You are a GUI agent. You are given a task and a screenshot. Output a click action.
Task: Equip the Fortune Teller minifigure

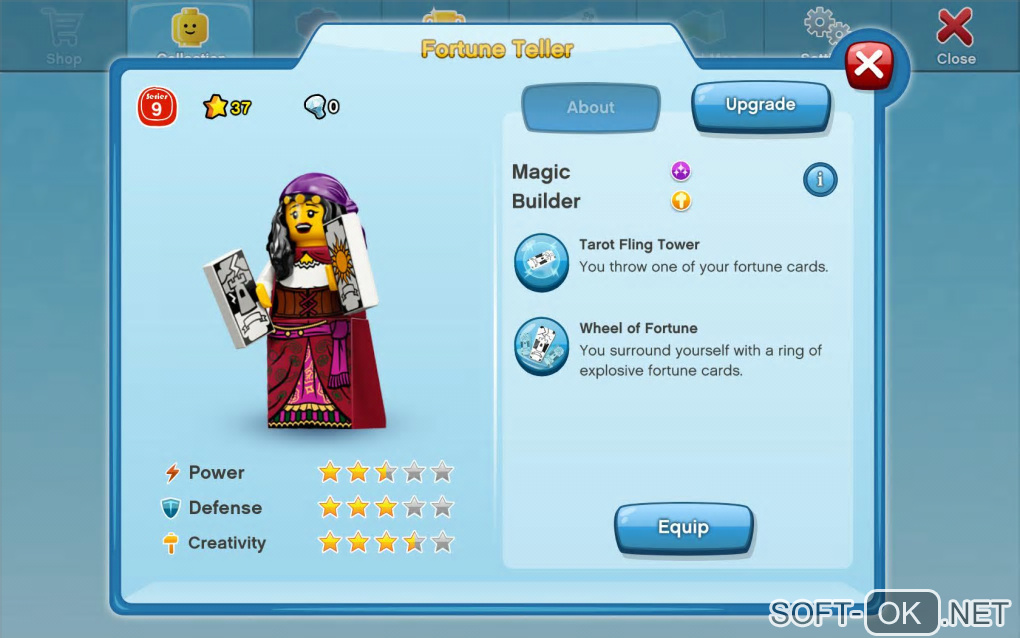[683, 527]
